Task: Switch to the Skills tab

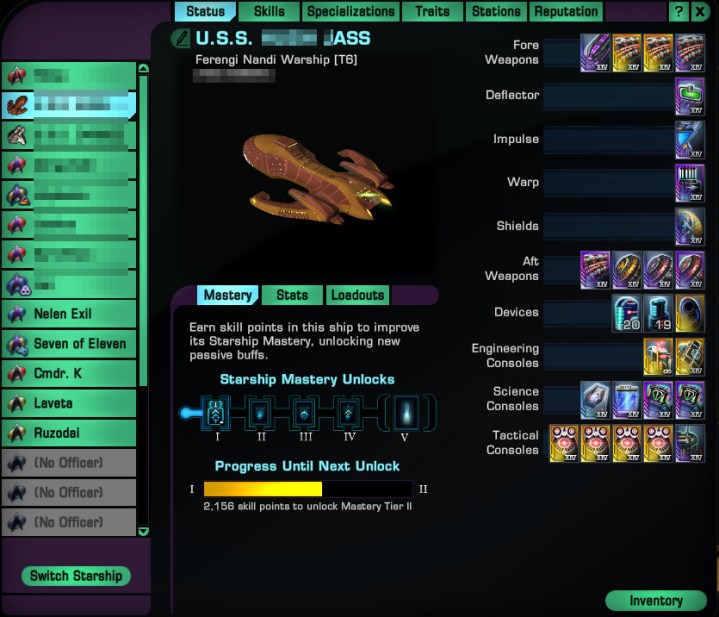Action: 269,12
